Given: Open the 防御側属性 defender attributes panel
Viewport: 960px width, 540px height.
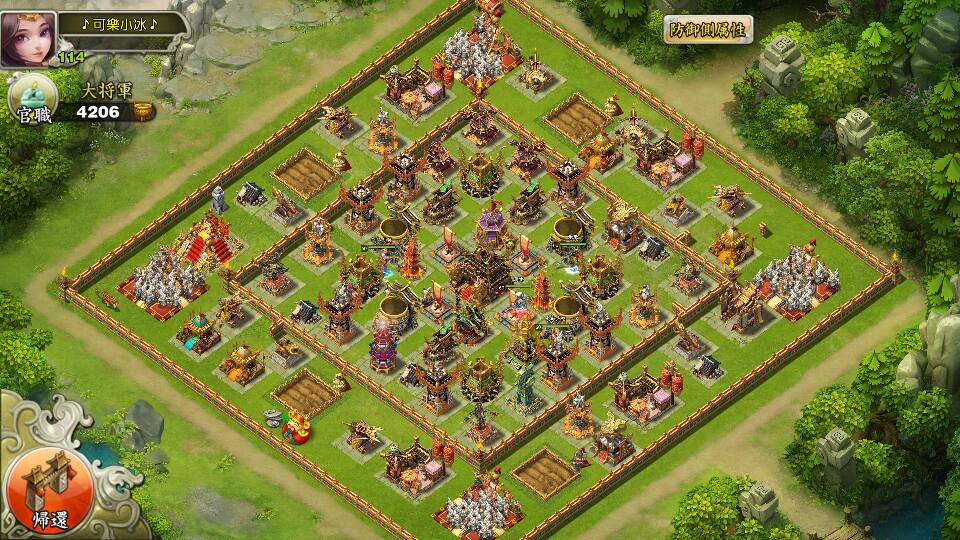Looking at the screenshot, I should tap(708, 29).
